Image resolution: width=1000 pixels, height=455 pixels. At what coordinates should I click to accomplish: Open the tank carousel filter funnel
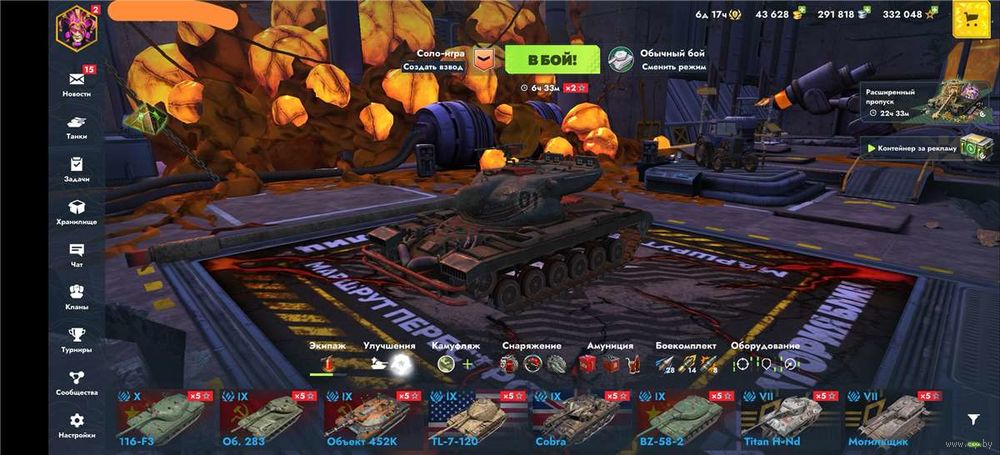(x=973, y=419)
